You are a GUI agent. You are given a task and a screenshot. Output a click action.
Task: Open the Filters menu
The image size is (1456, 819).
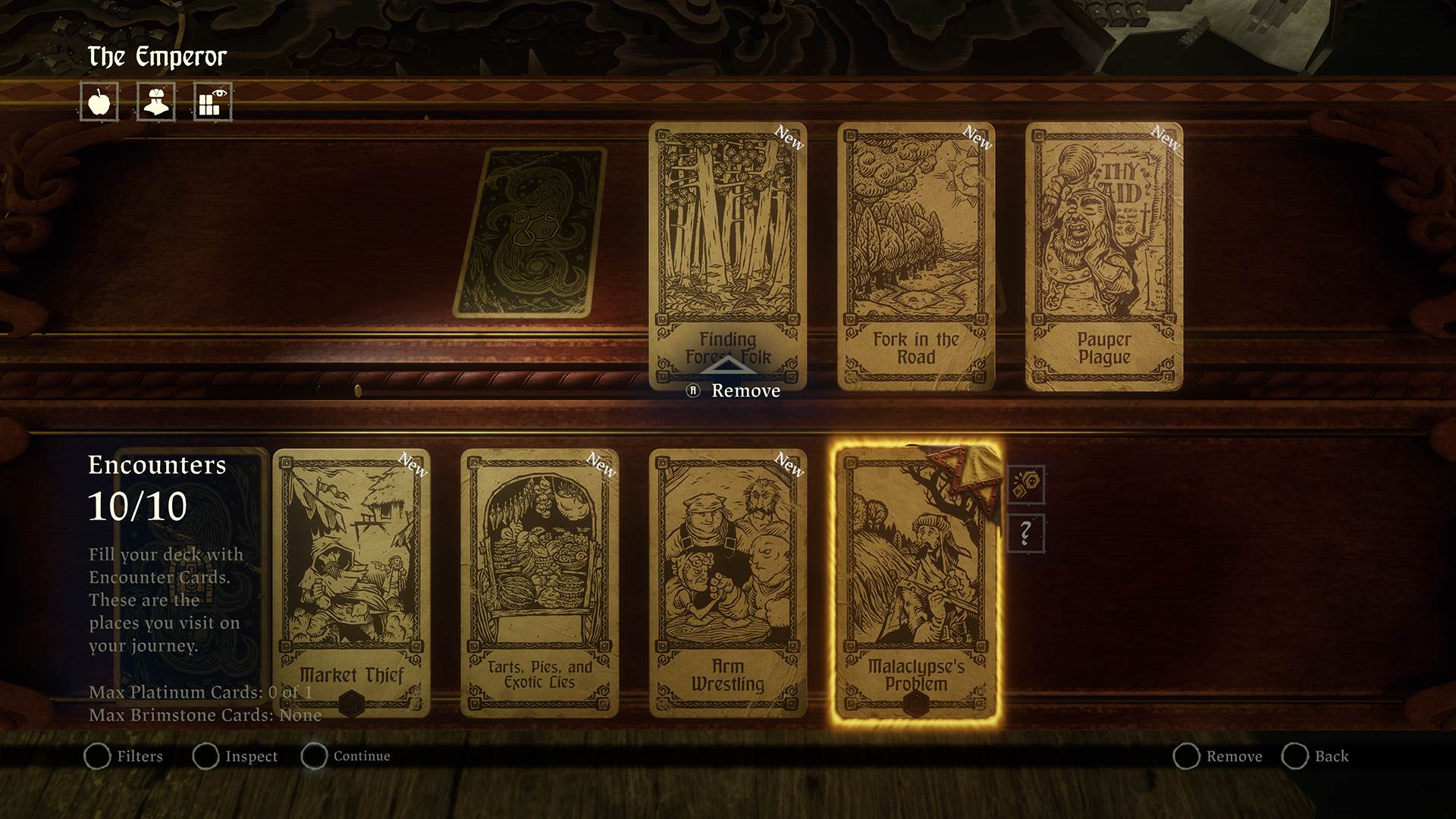pos(140,756)
